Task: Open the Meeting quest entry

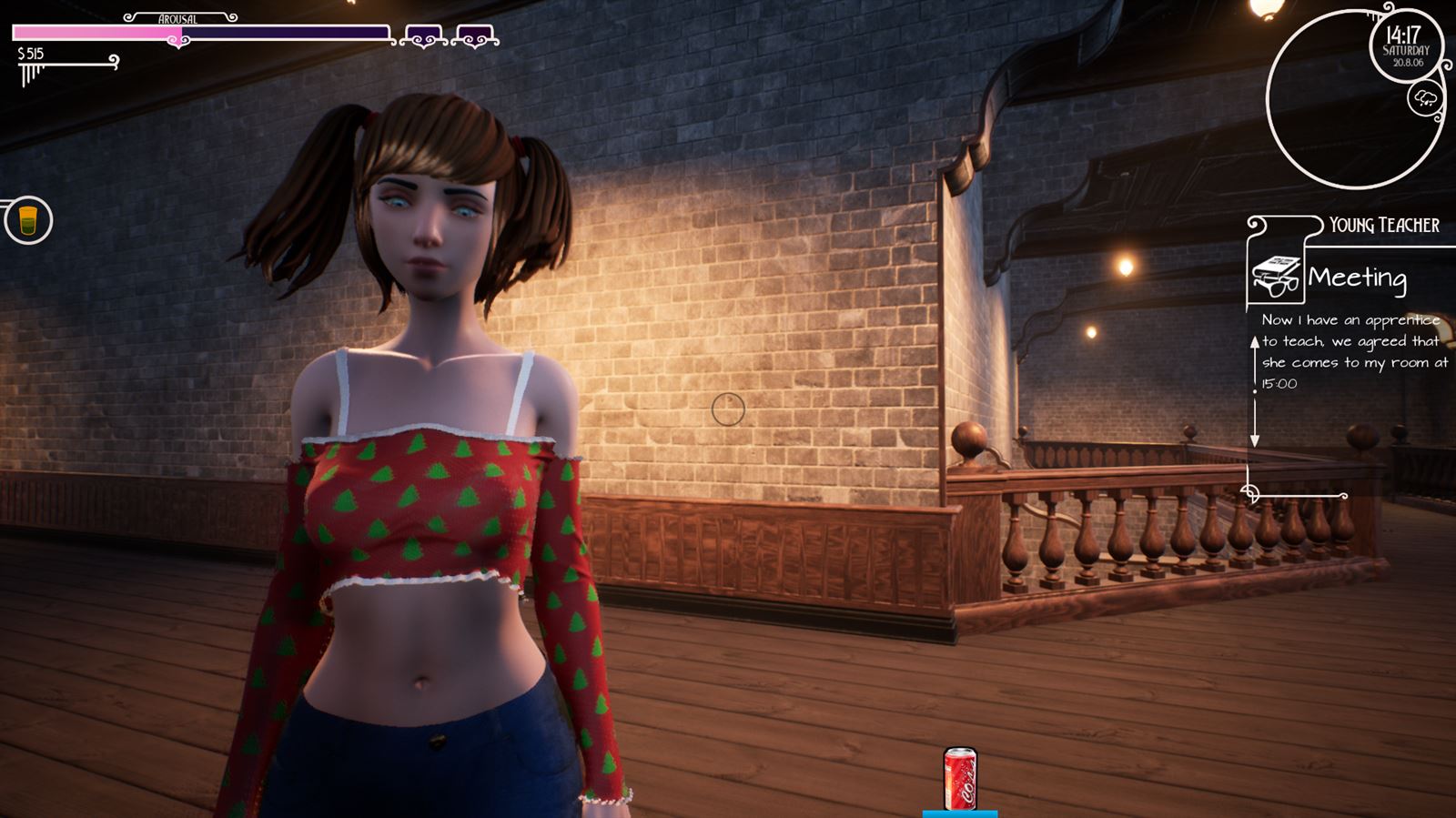Action: pyautogui.click(x=1356, y=279)
